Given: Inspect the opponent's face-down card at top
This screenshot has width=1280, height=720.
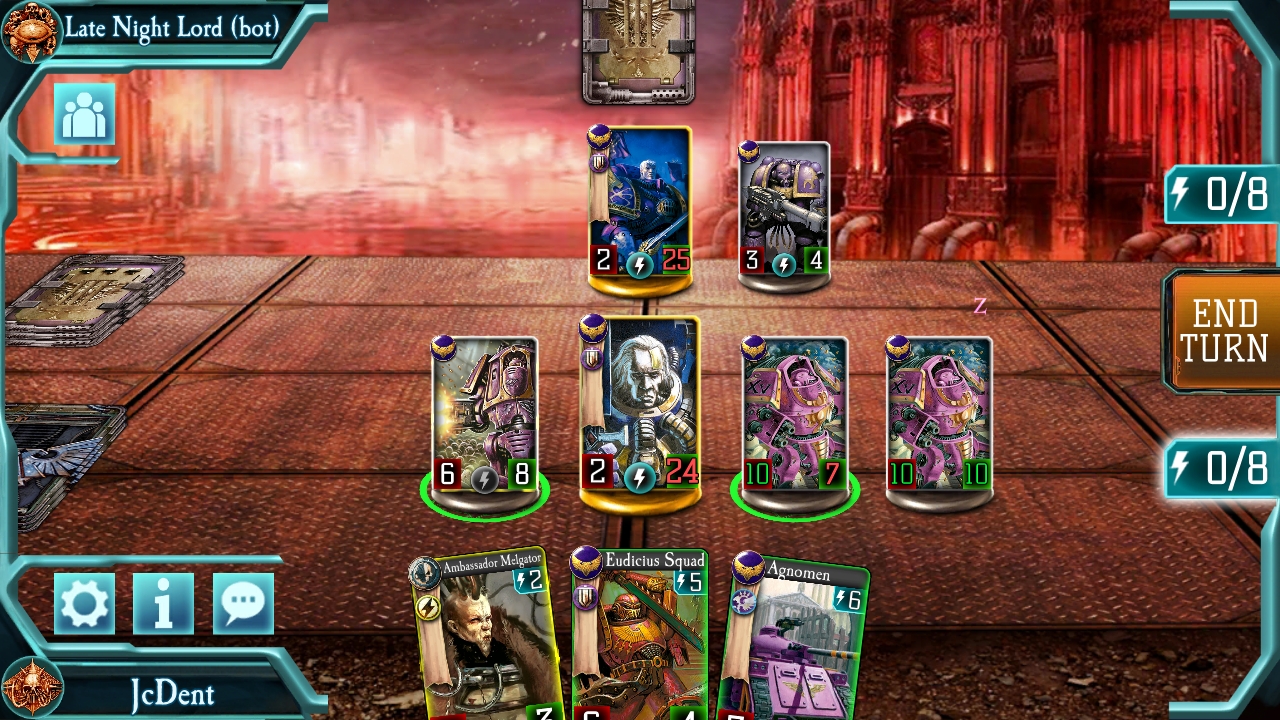Looking at the screenshot, I should (639, 50).
